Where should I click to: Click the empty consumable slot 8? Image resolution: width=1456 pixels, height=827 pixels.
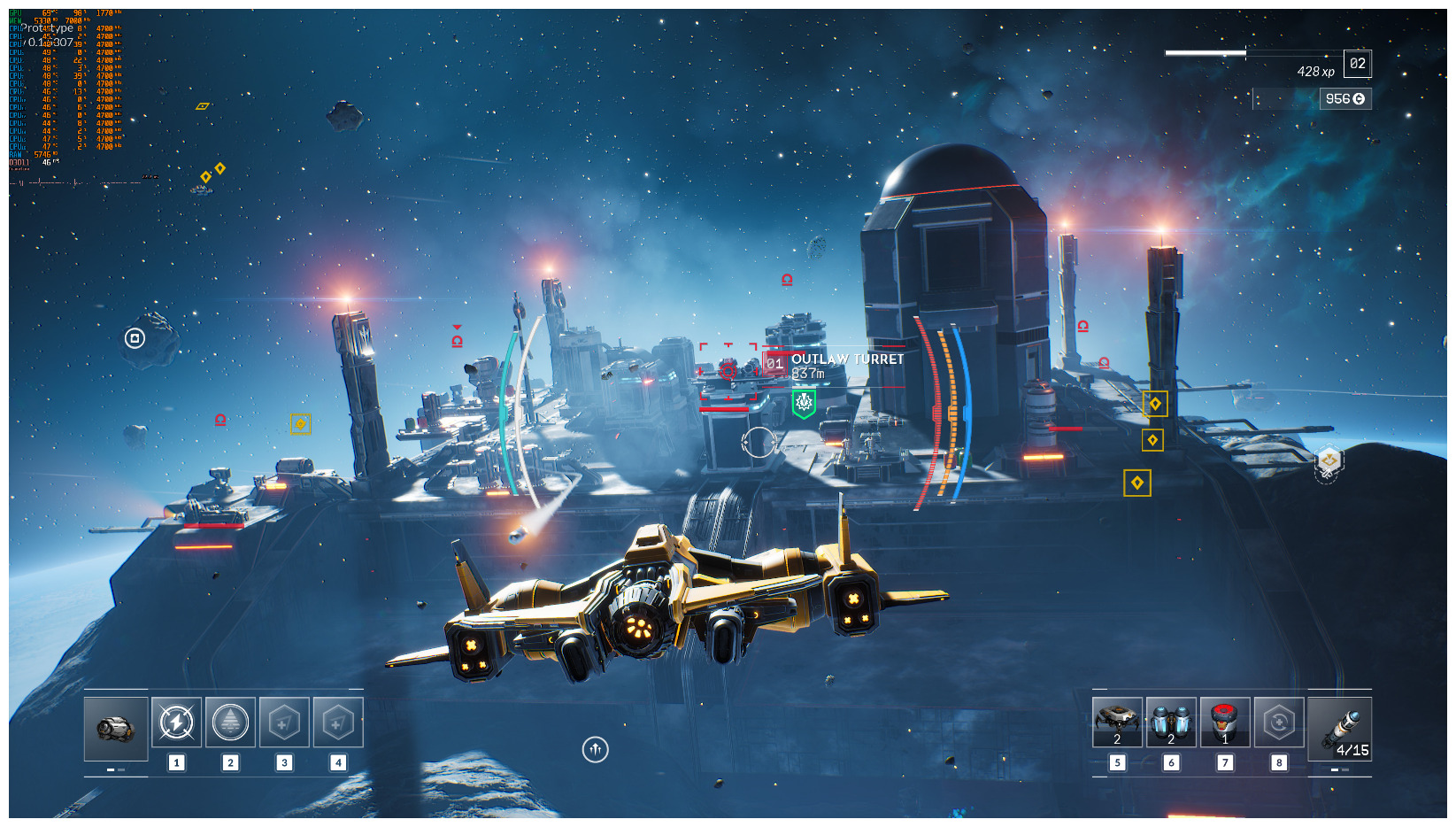(1278, 722)
